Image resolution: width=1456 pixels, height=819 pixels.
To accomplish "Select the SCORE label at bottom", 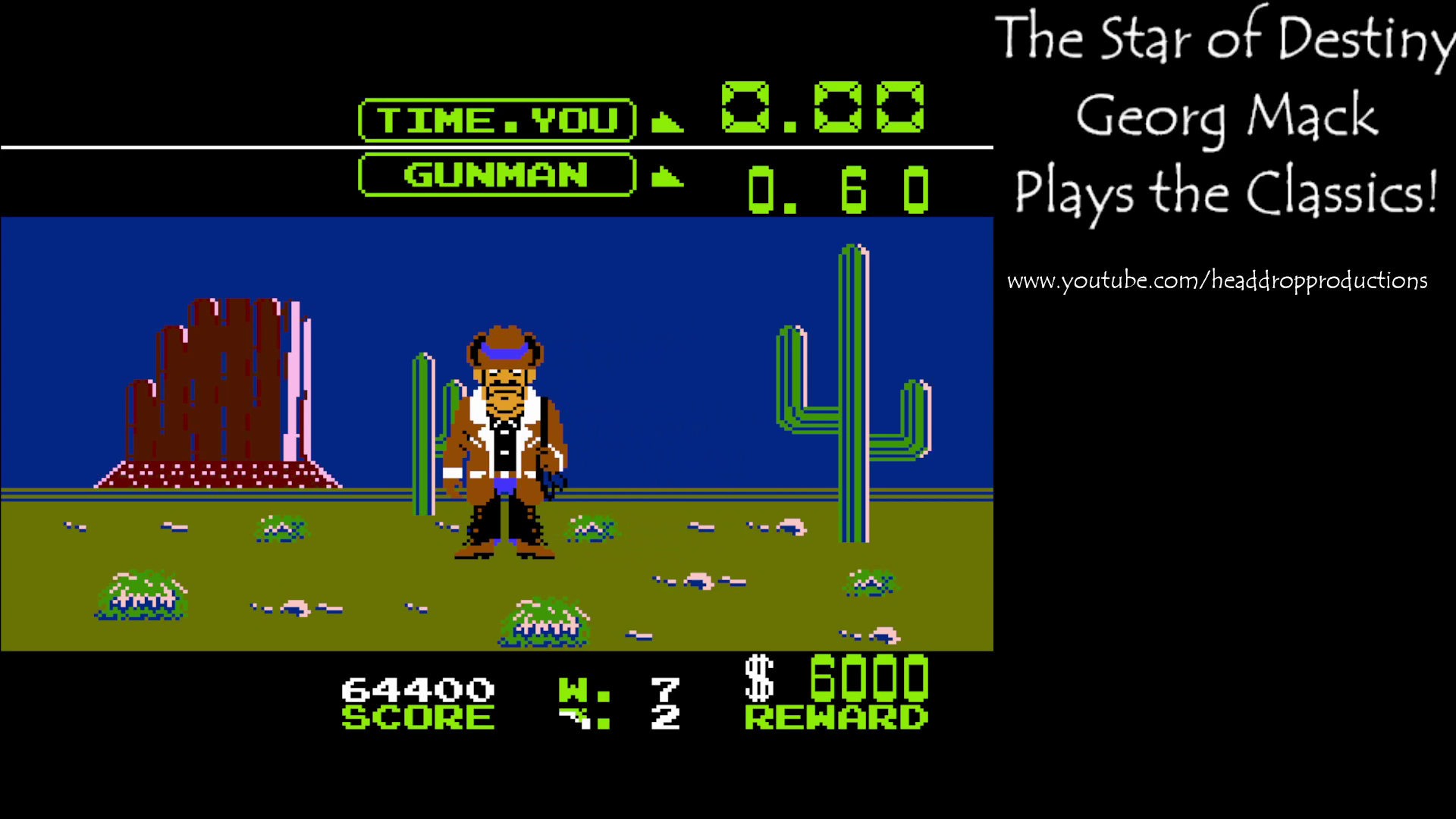I will click(419, 715).
